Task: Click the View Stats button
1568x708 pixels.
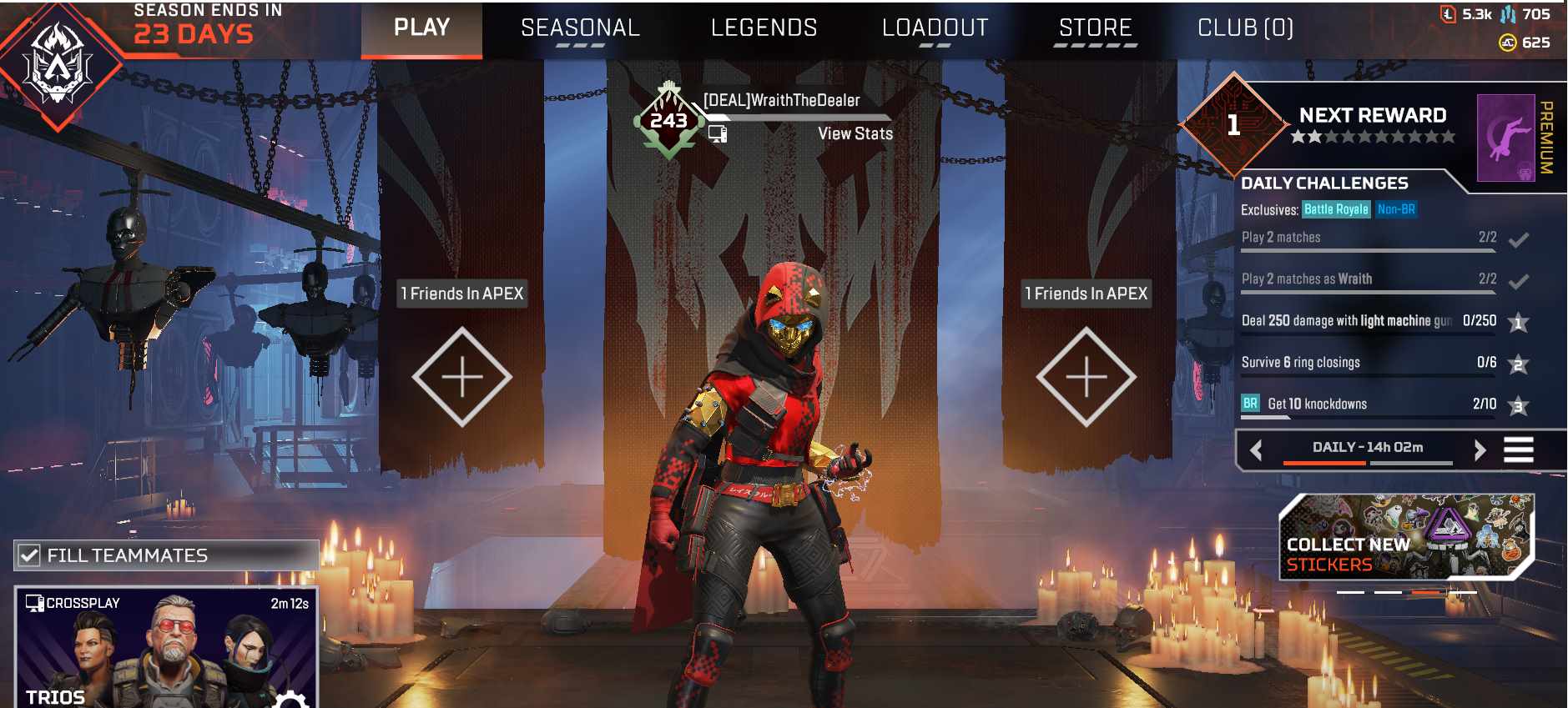Action: point(855,133)
